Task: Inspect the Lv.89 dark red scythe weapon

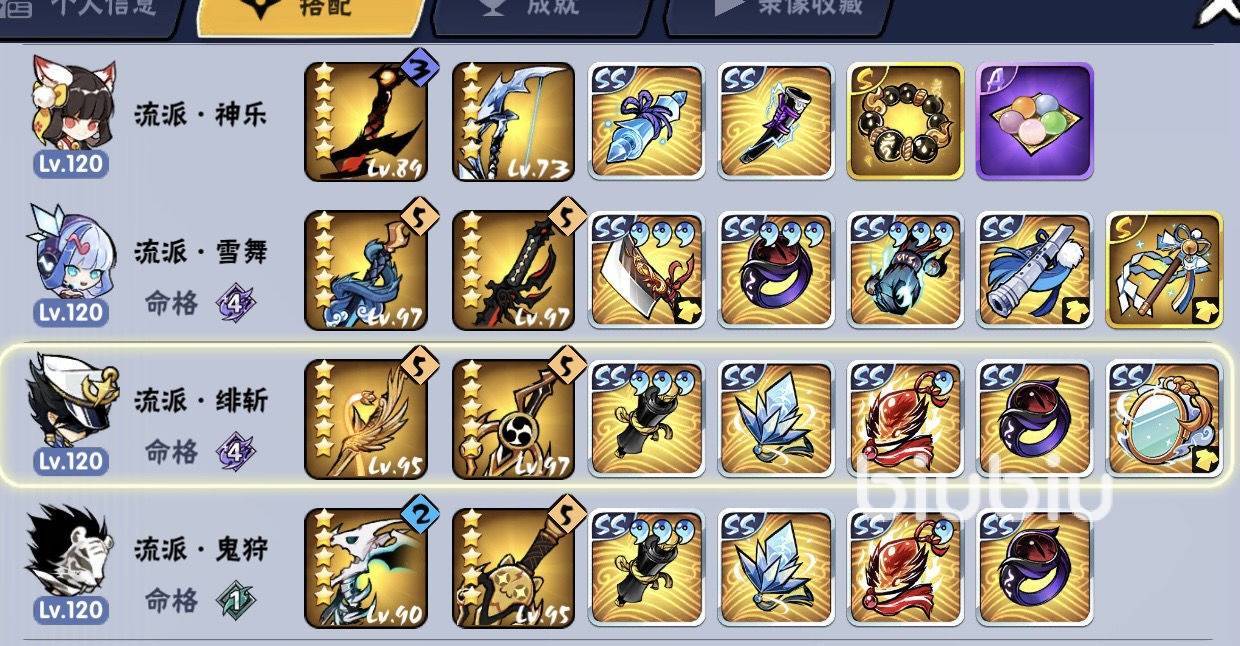Action: pos(365,122)
